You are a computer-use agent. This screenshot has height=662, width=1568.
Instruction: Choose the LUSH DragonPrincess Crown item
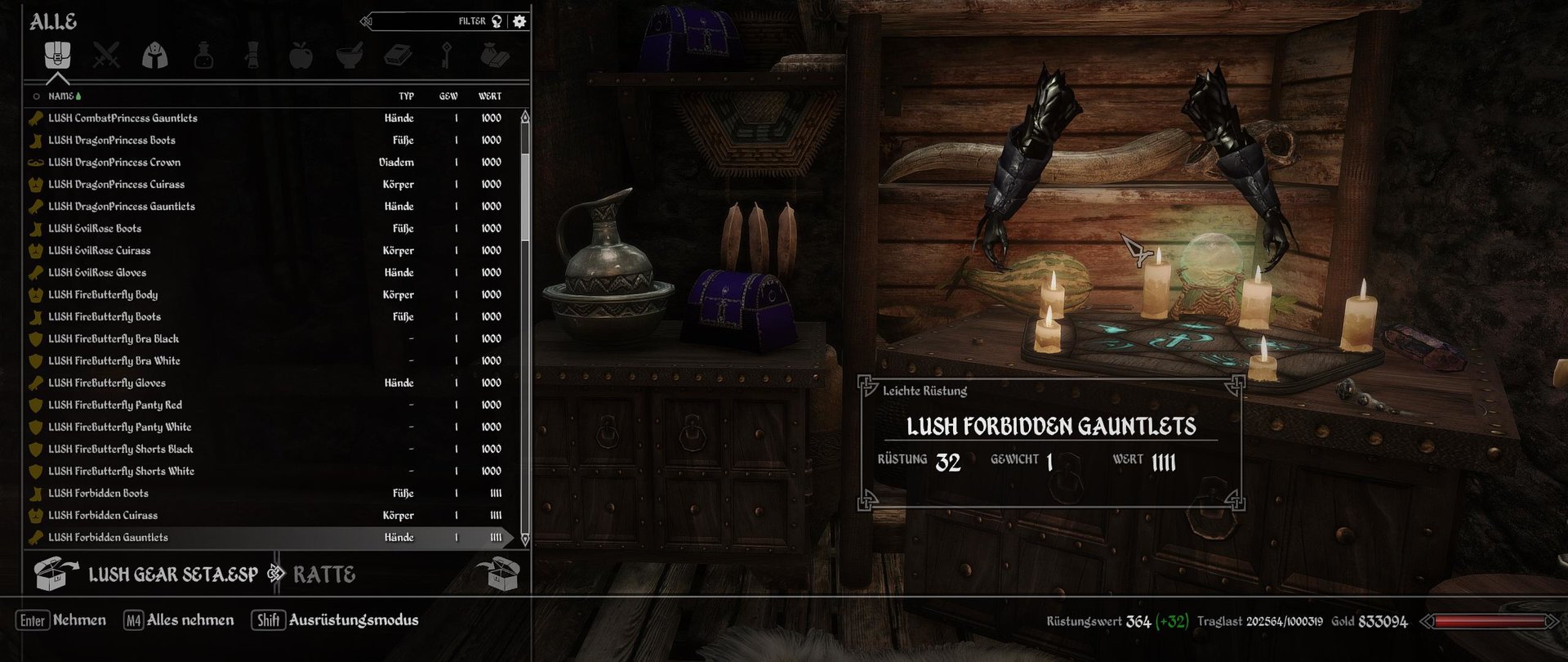point(114,163)
